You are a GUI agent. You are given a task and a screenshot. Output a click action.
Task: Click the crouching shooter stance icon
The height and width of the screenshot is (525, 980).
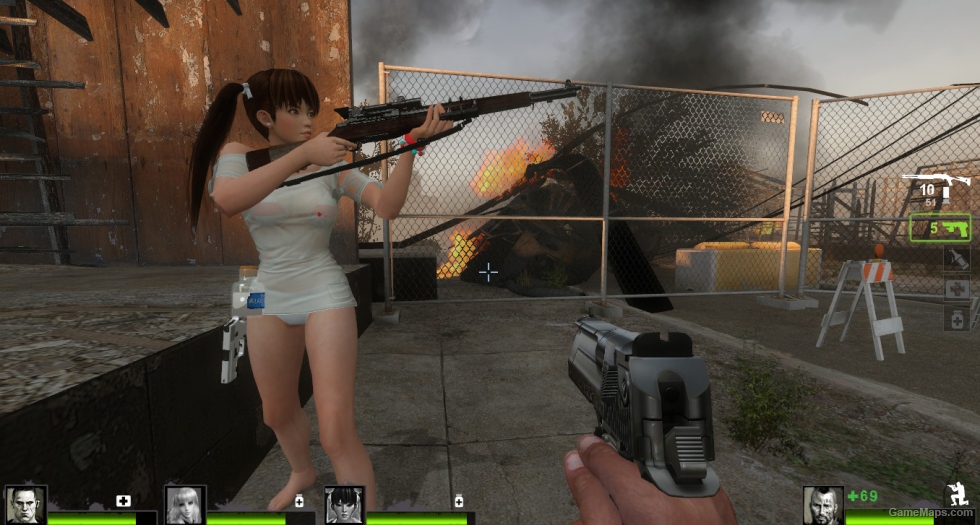tap(957, 493)
